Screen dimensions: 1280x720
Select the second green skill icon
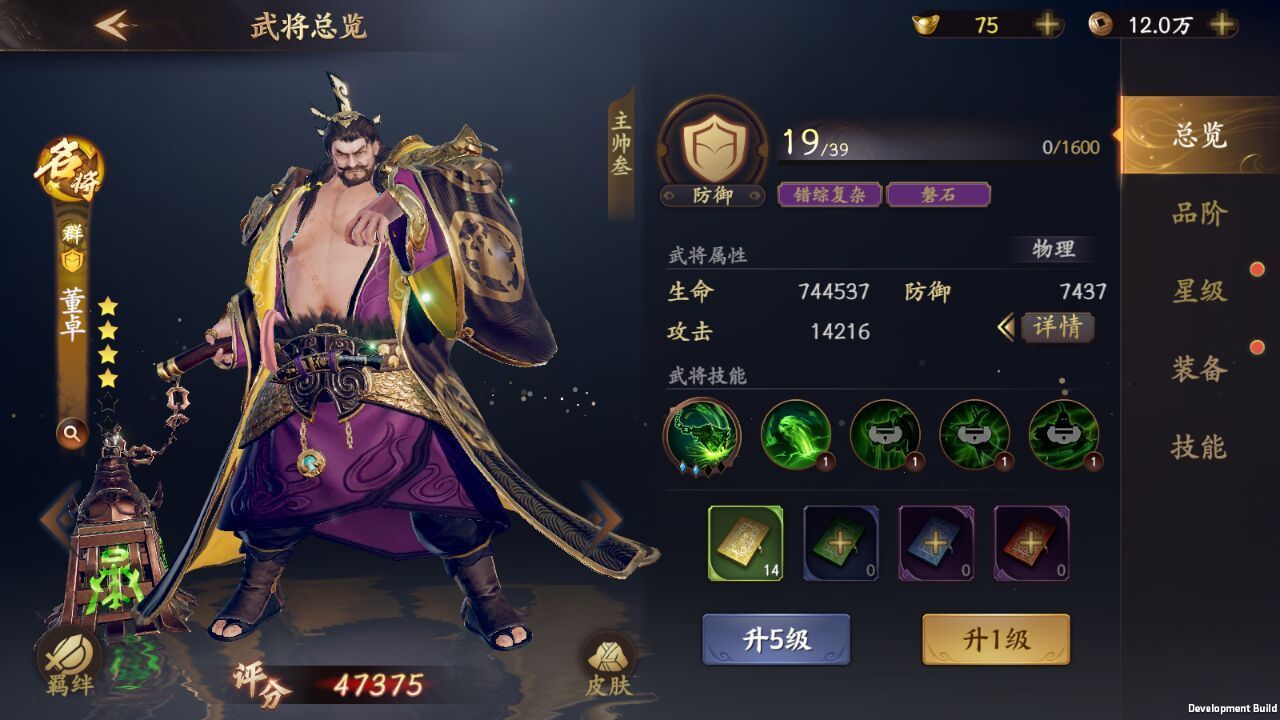pyautogui.click(x=795, y=432)
